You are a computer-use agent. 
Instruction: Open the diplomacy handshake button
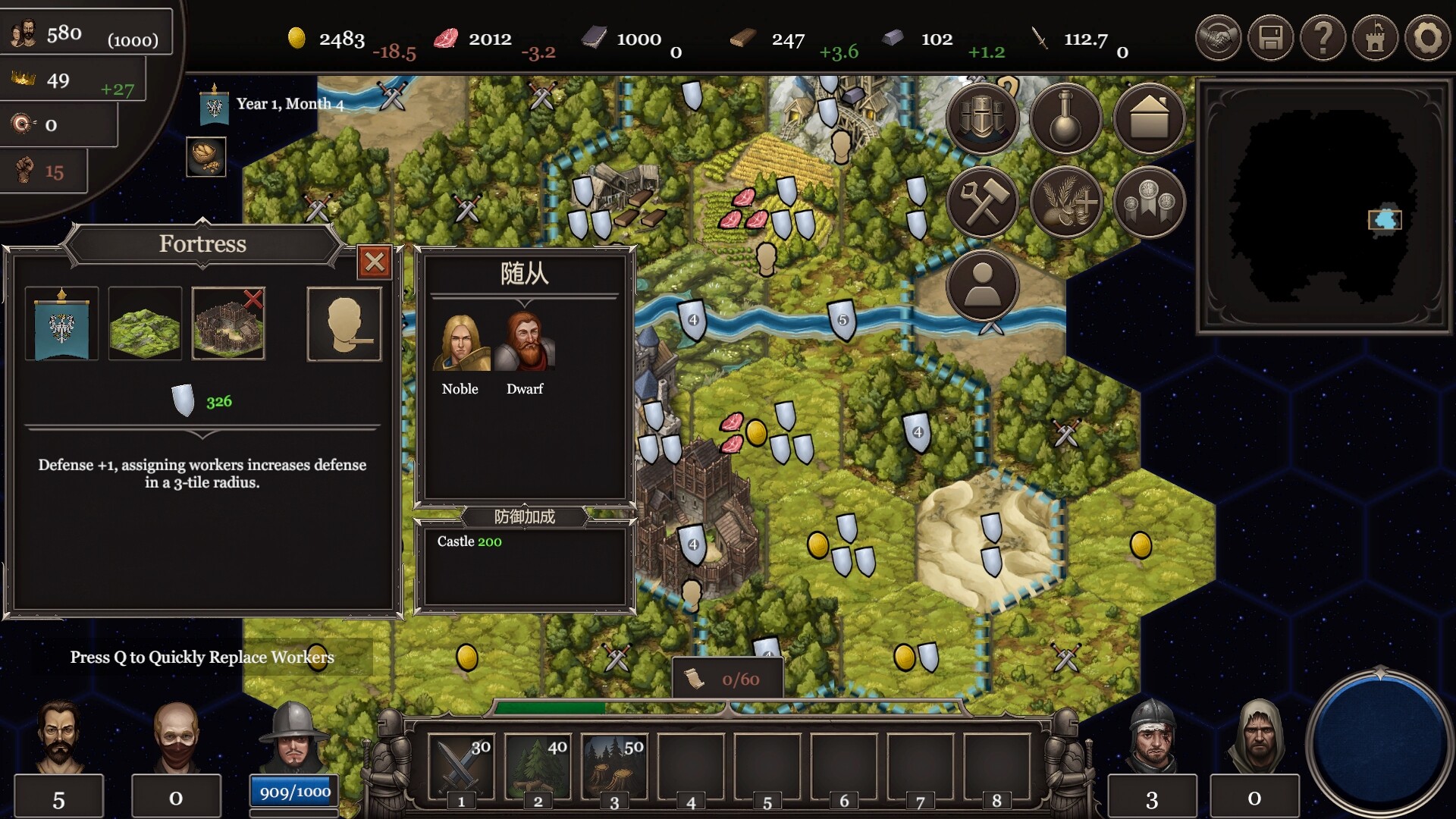click(1218, 37)
